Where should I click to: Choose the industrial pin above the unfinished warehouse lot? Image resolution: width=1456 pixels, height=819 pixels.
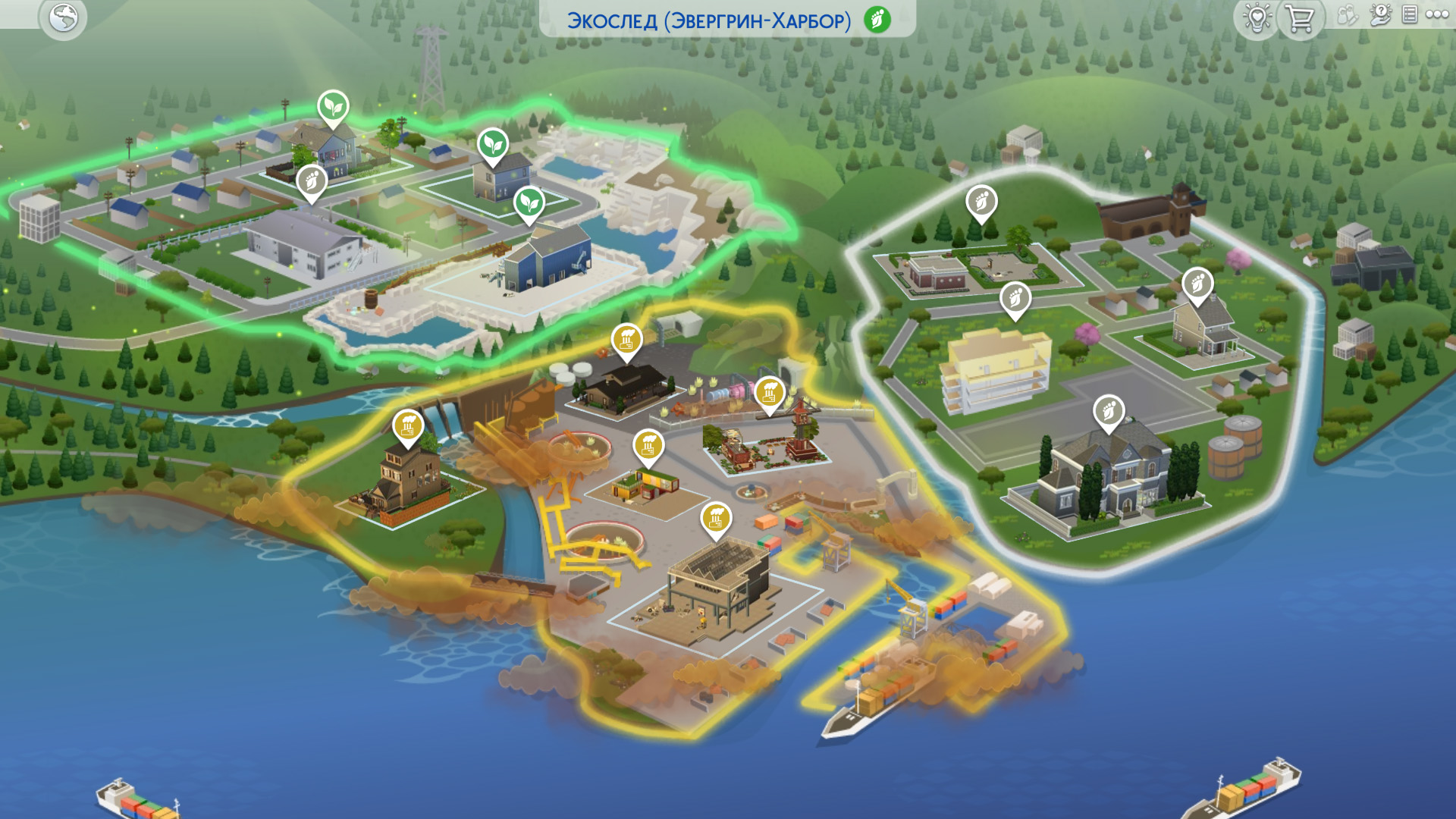(716, 519)
